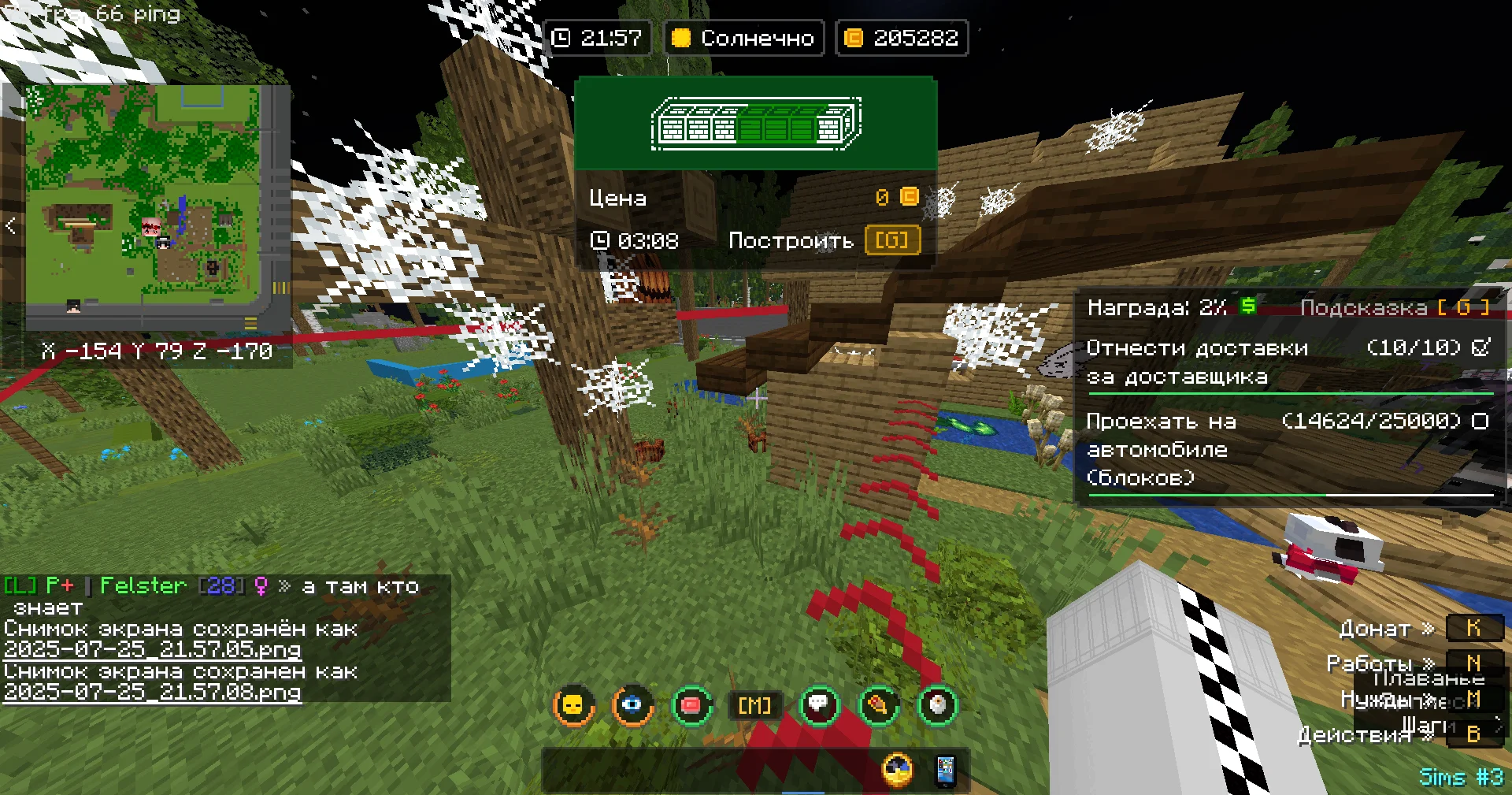
Task: Click the blue eye need icon
Action: tap(632, 705)
